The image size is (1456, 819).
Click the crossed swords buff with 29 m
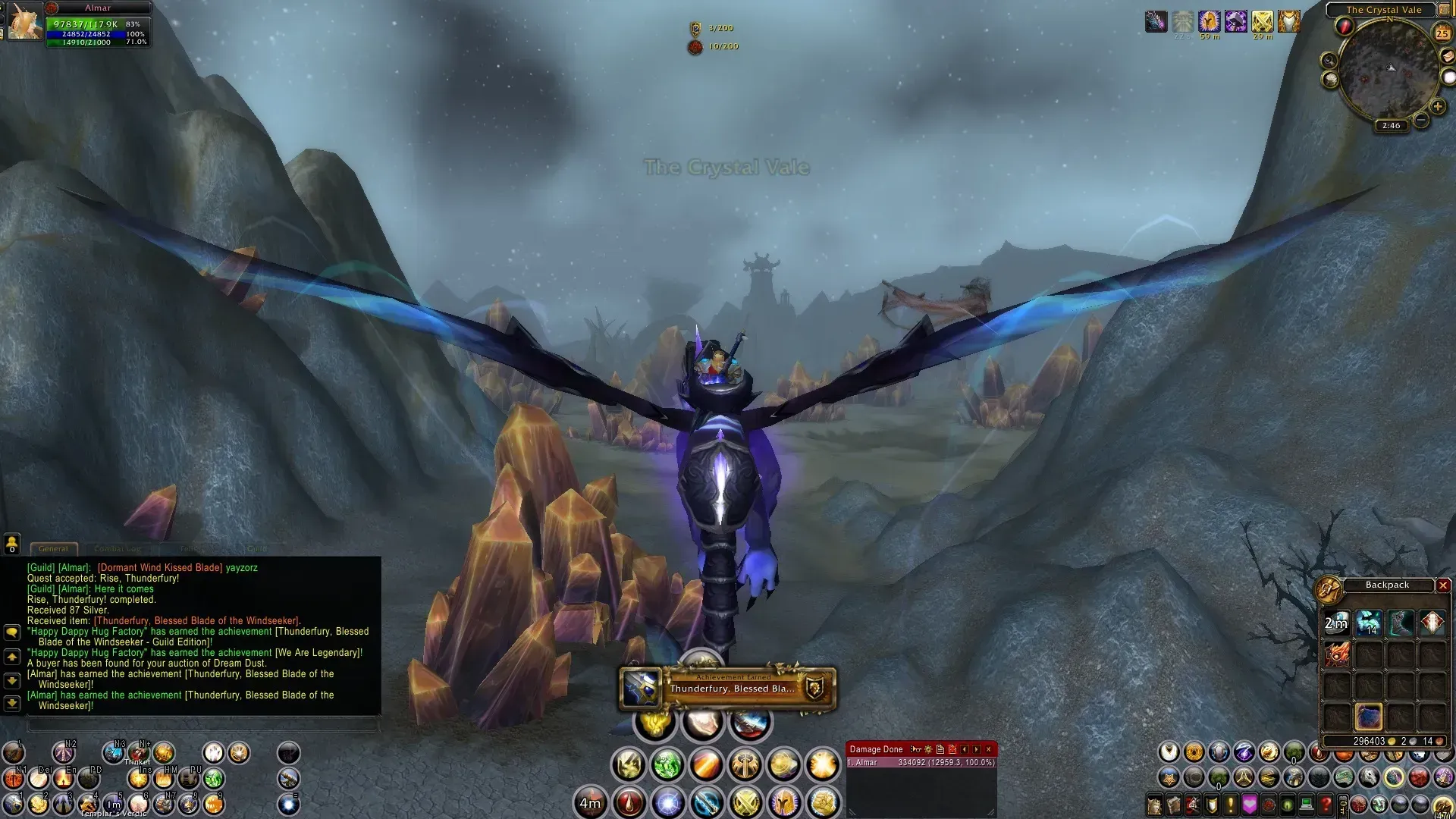pos(1262,21)
